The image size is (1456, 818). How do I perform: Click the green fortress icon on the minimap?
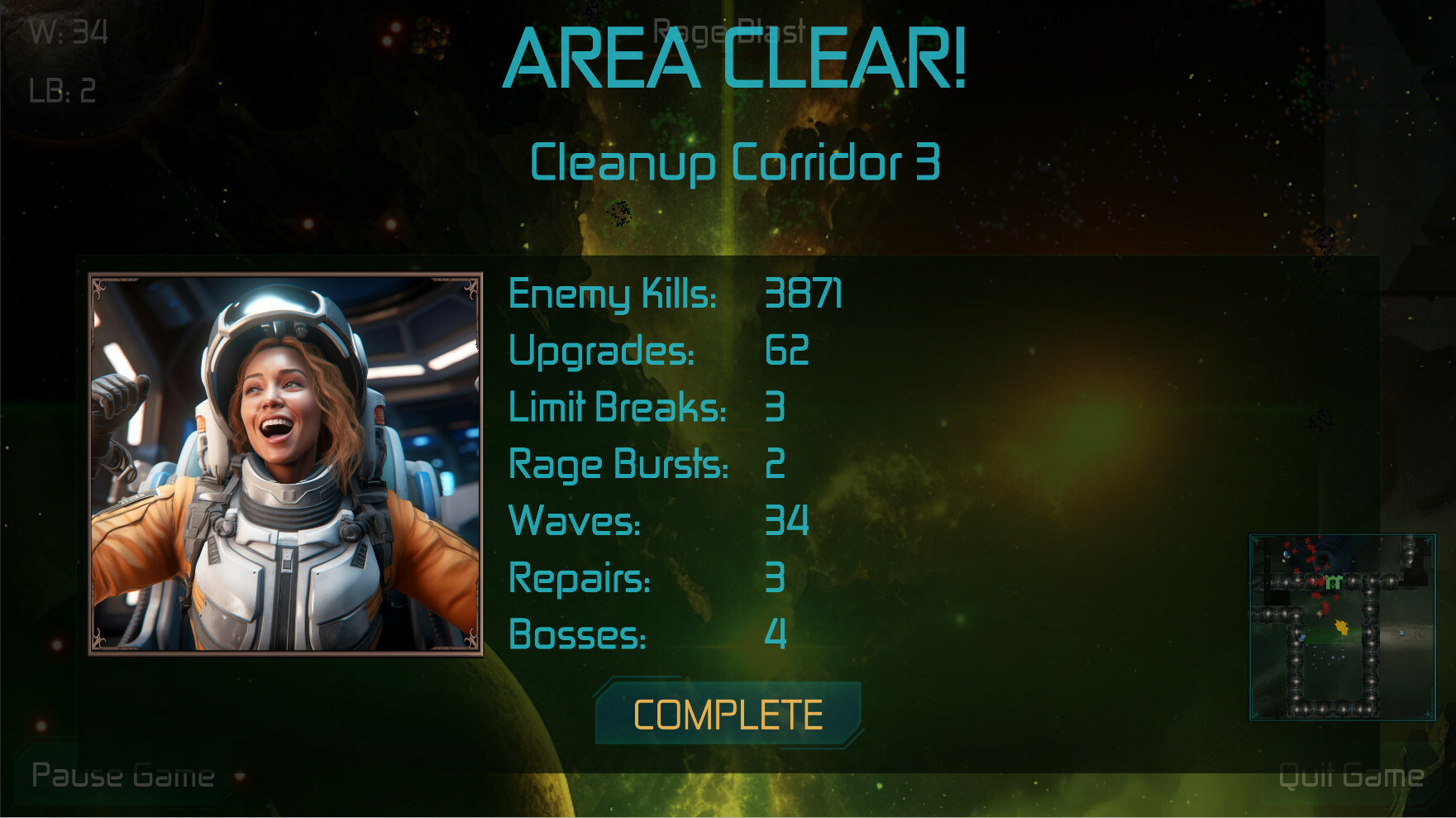click(1334, 581)
